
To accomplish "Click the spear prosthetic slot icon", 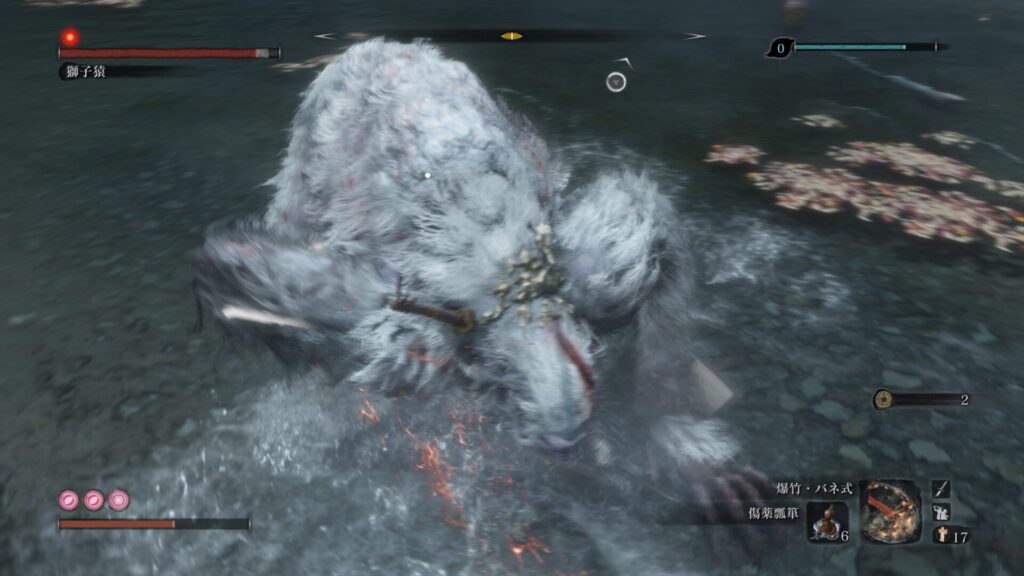I will (941, 488).
